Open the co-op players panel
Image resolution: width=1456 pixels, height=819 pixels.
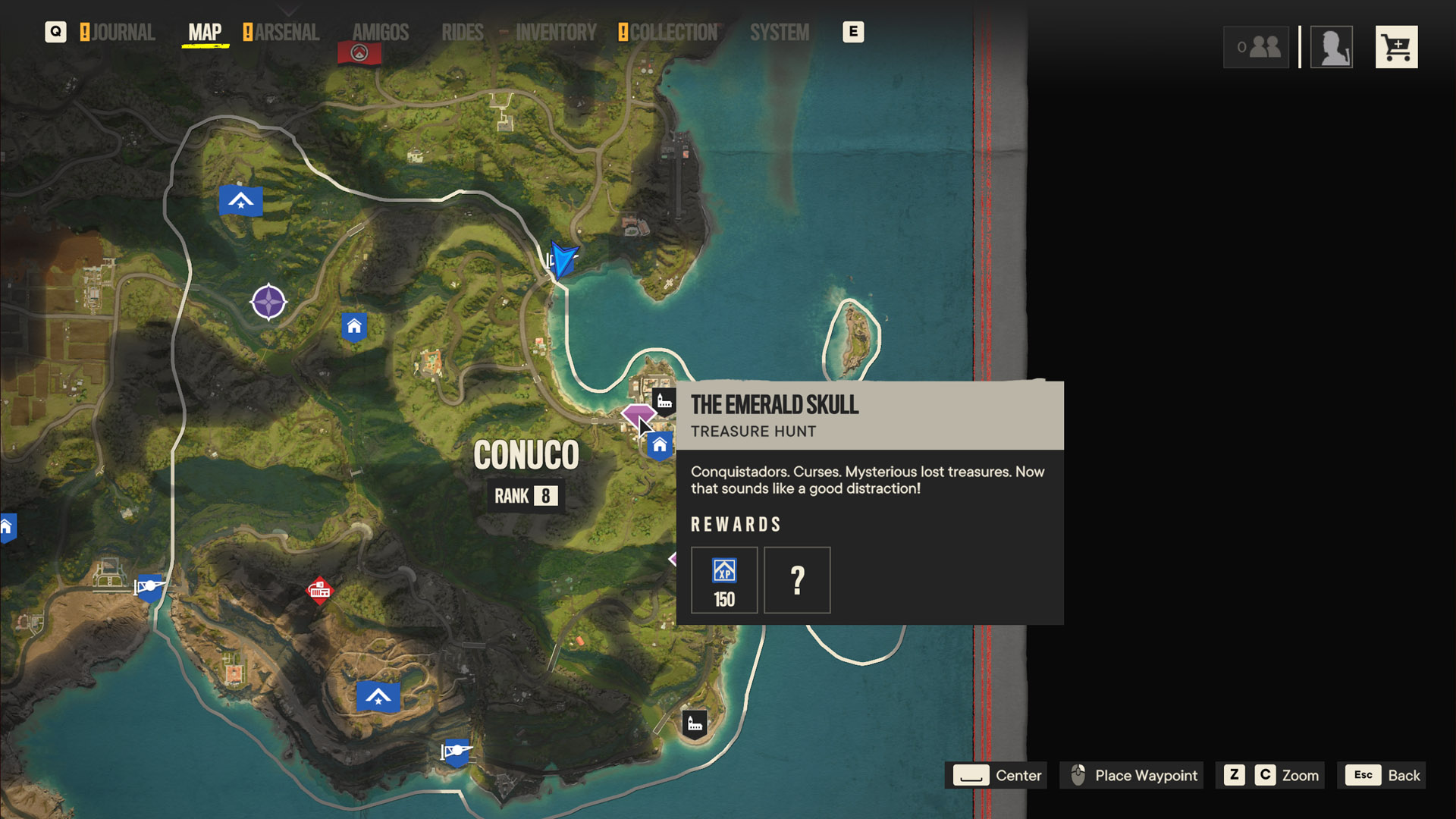1256,48
